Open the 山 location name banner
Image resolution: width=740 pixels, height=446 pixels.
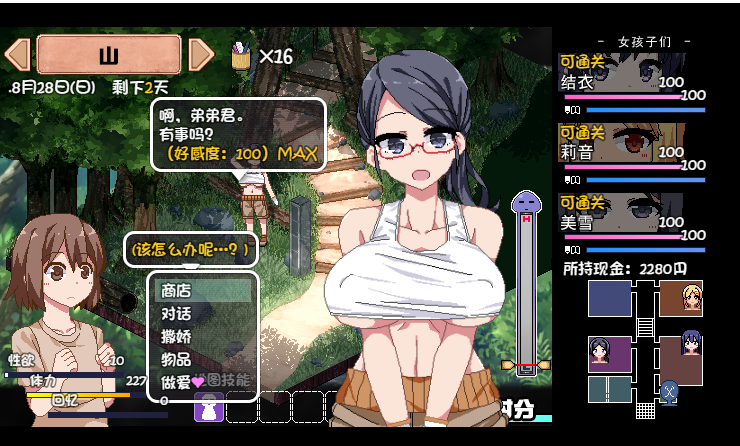(x=109, y=54)
